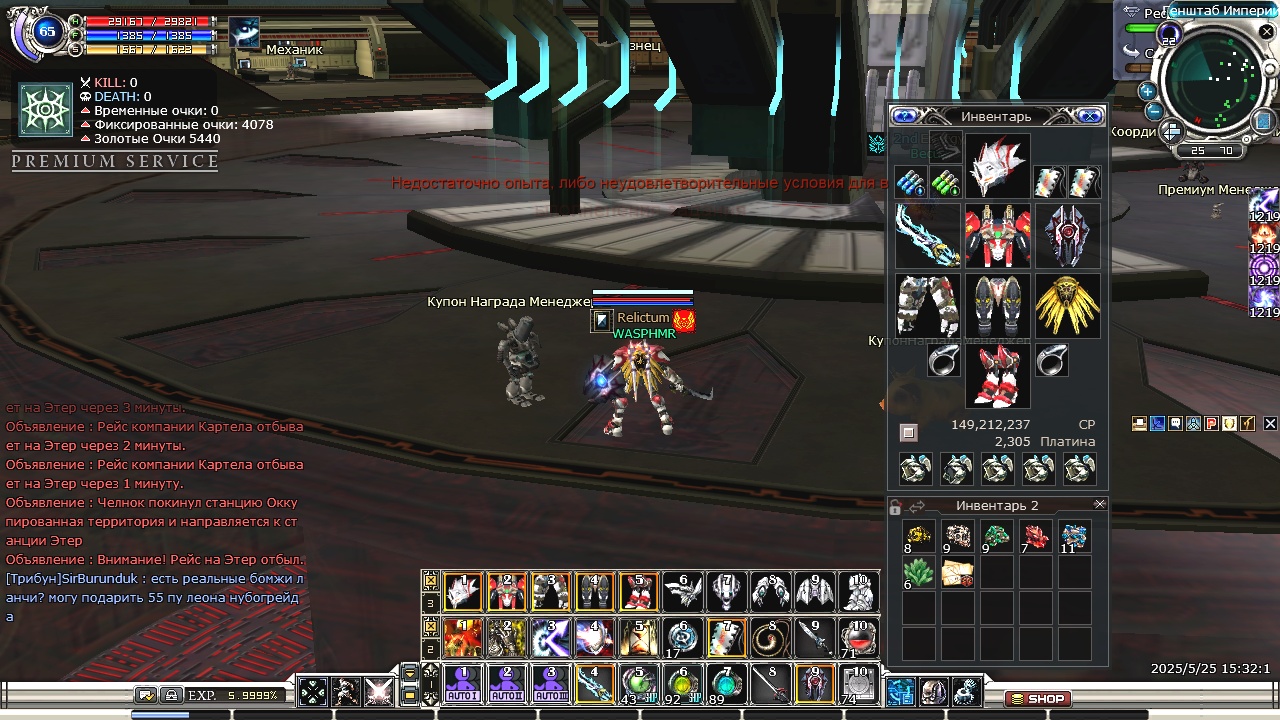1280x720 pixels.
Task: Select the running character action icon
Action: (x=346, y=691)
